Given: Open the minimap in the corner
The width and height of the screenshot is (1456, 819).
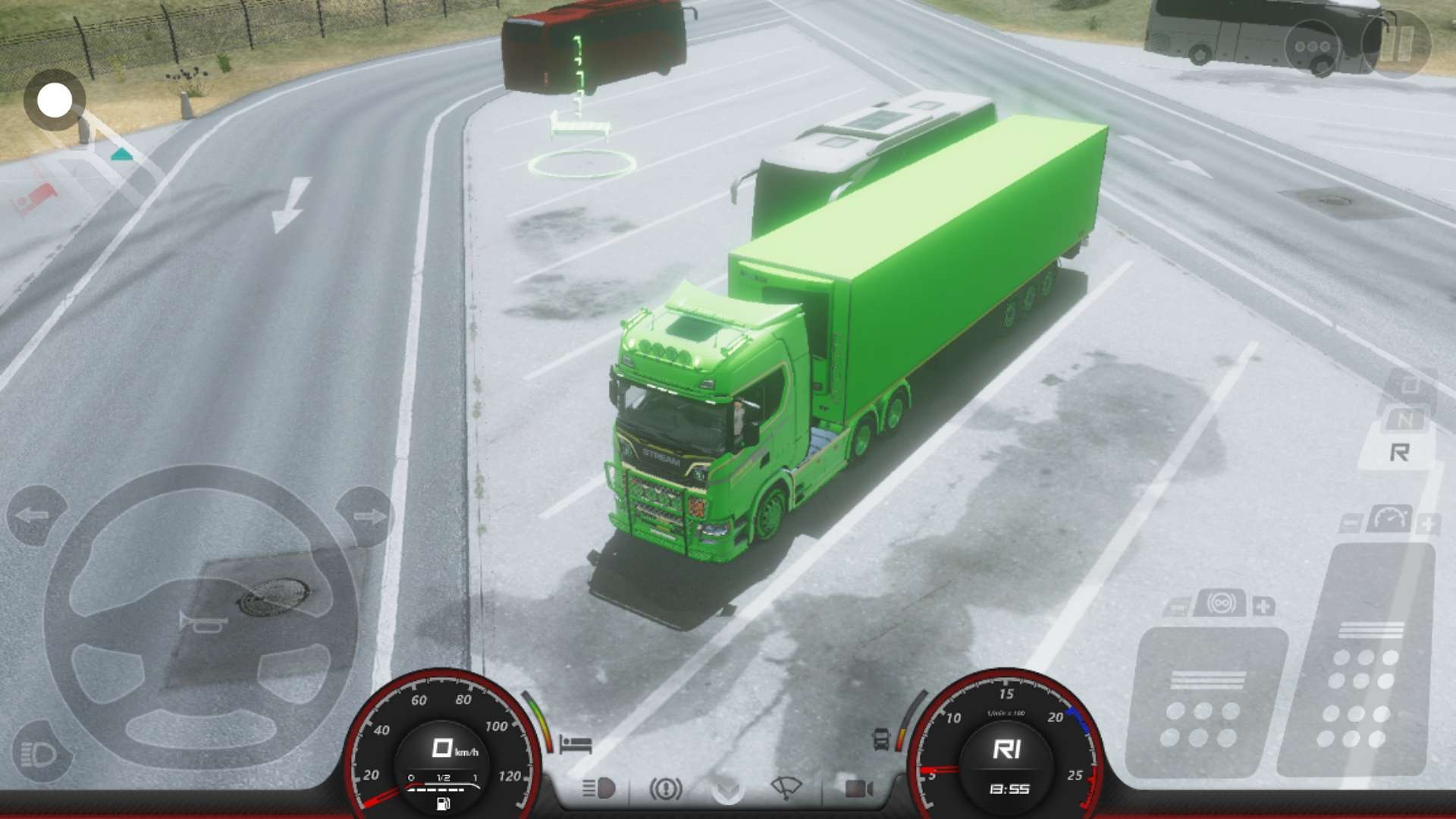Looking at the screenshot, I should [55, 100].
